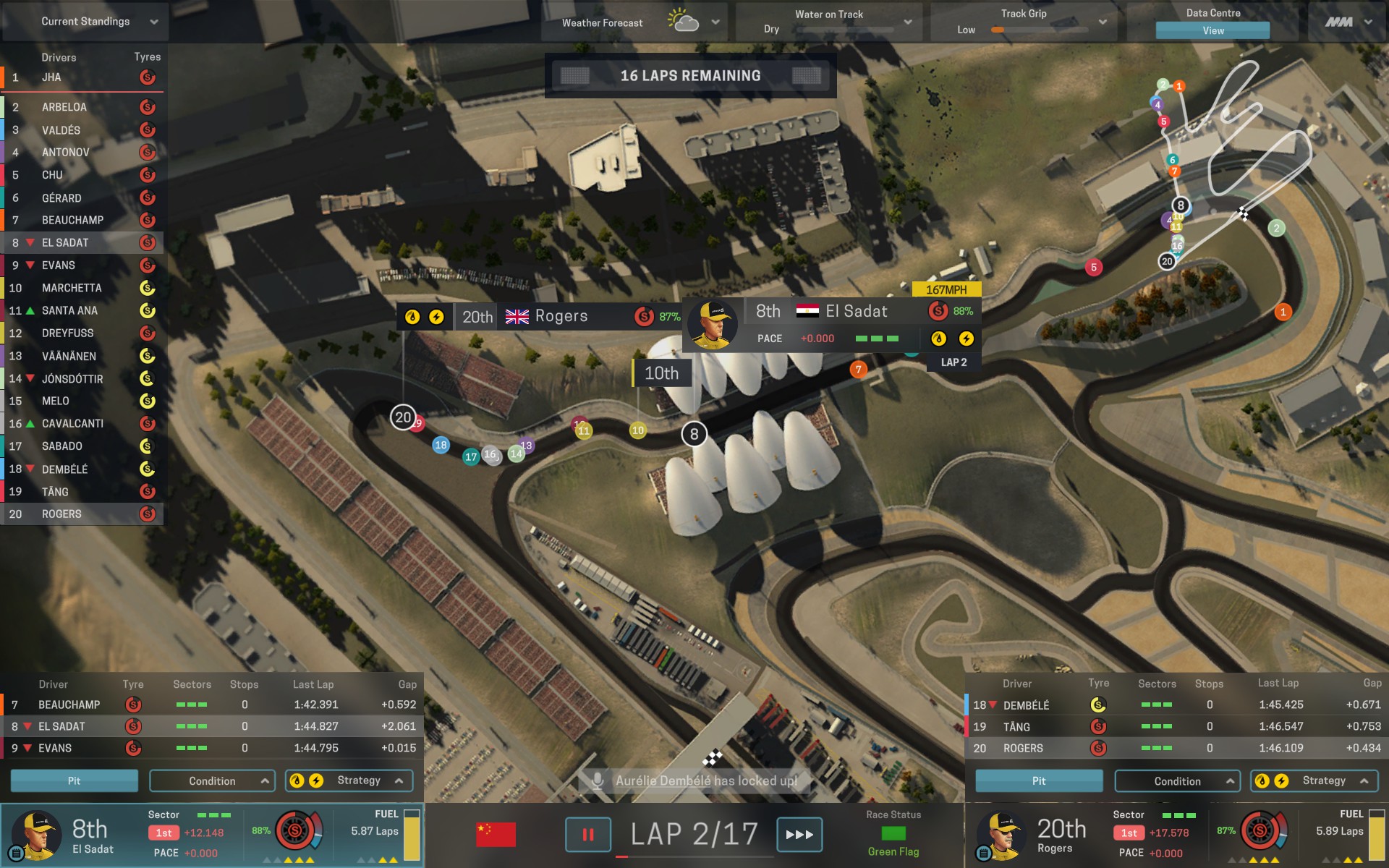1389x868 pixels.
Task: Open El Sadat's Condition panel
Action: 212,781
